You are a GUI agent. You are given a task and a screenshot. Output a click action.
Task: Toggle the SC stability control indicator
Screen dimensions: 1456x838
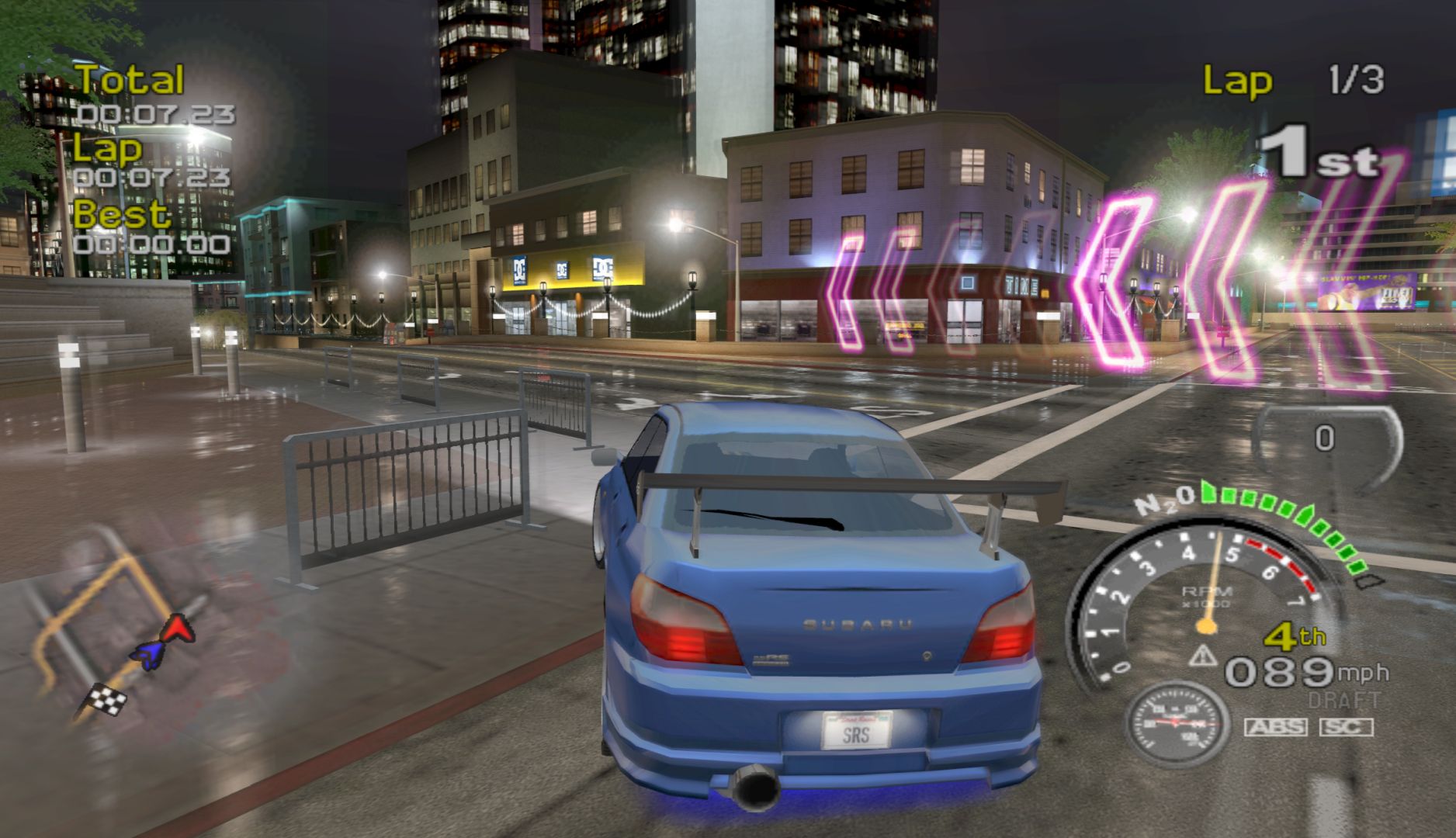coord(1345,727)
